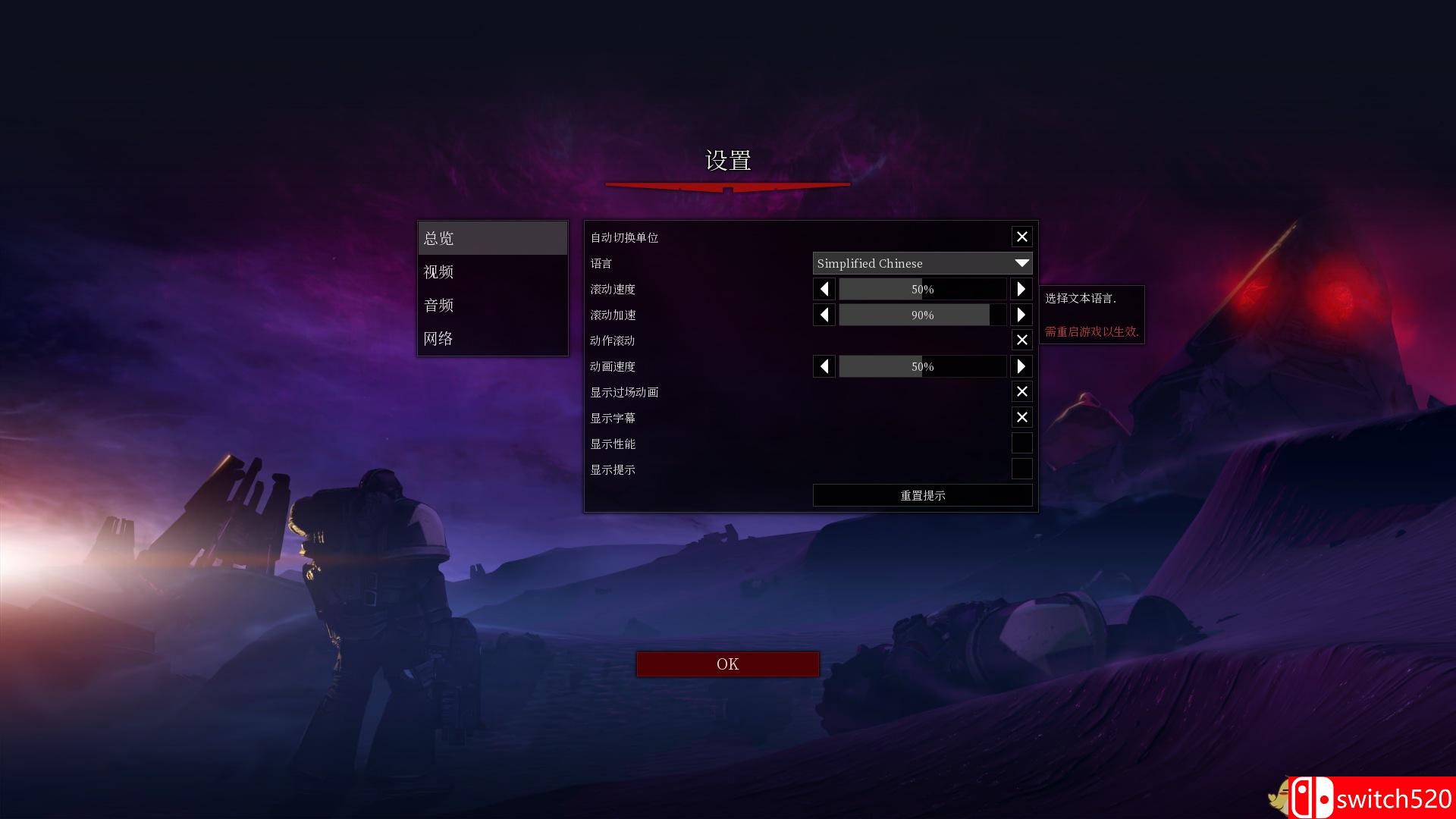Toggle off 动作滚动
The height and width of the screenshot is (819, 1456).
1021,340
